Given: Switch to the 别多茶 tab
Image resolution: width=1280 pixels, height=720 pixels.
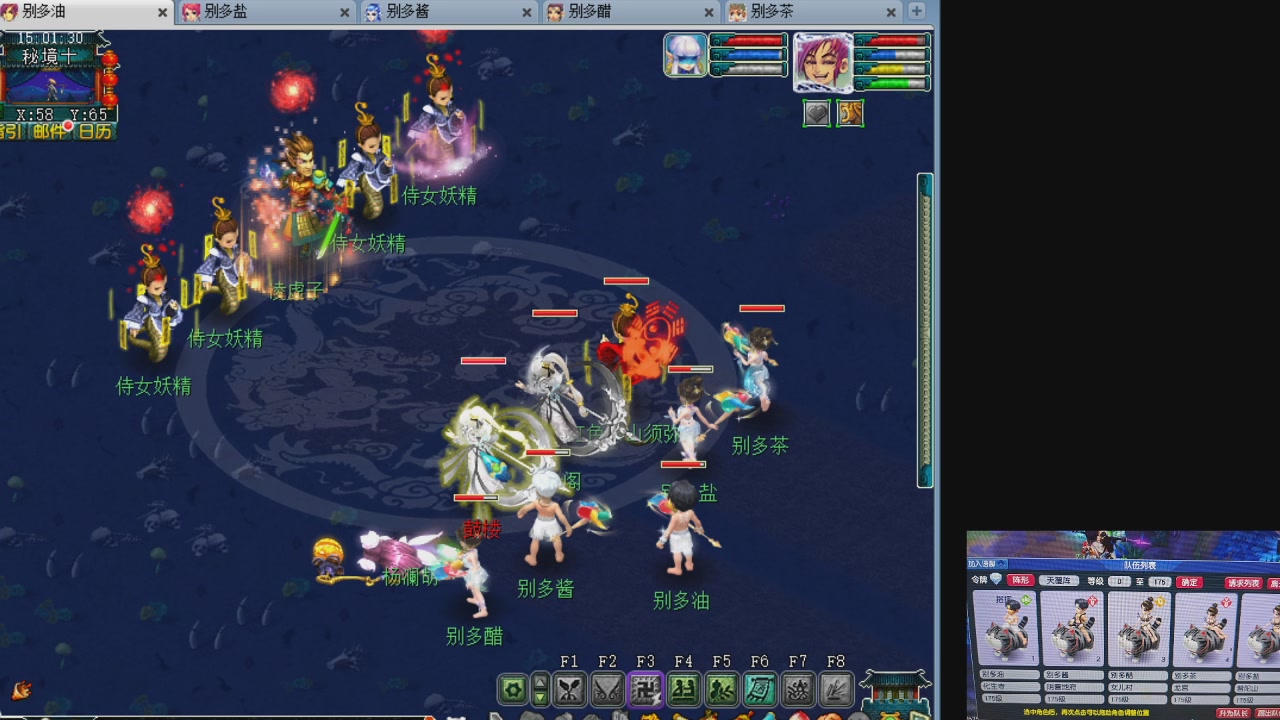Looking at the screenshot, I should click(x=770, y=14).
